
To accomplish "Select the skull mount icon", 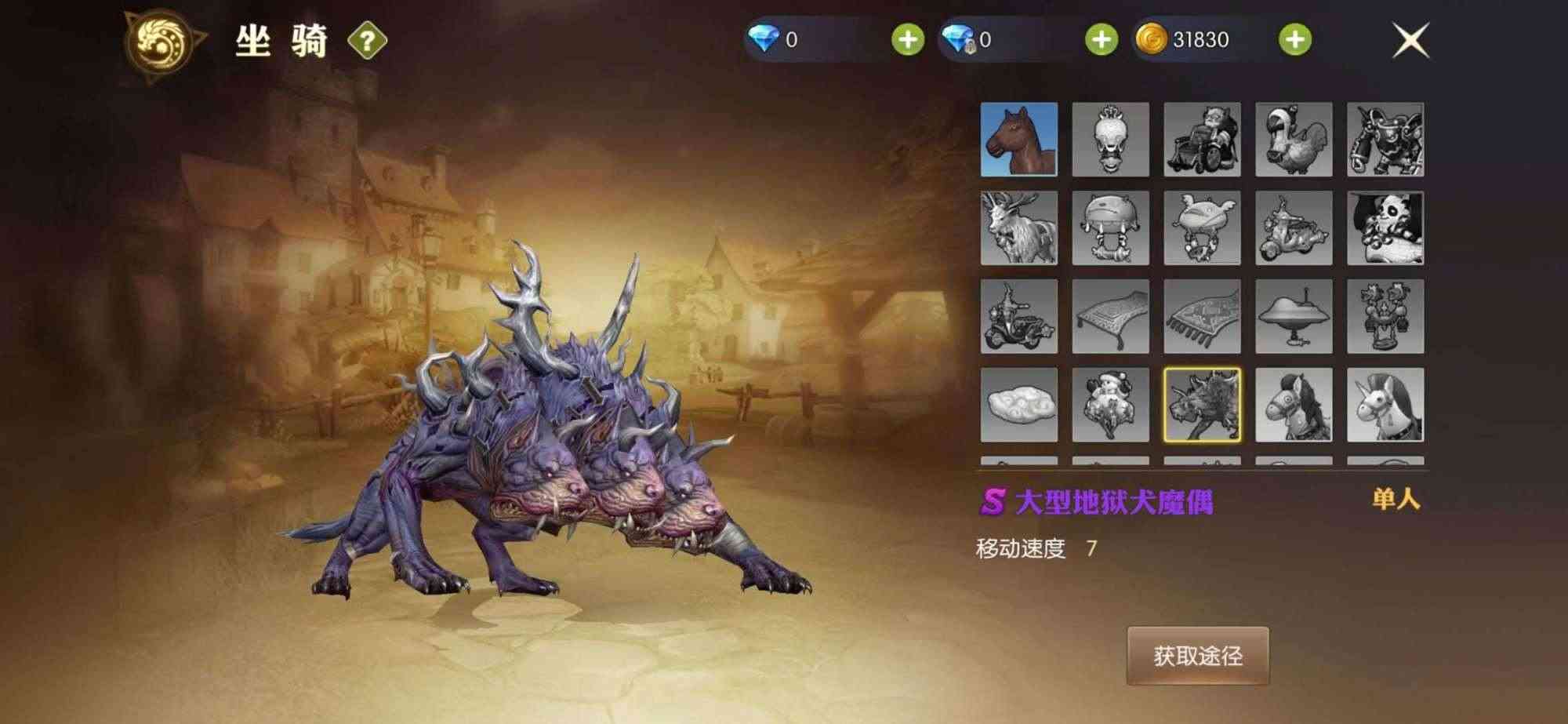I will (x=1110, y=141).
